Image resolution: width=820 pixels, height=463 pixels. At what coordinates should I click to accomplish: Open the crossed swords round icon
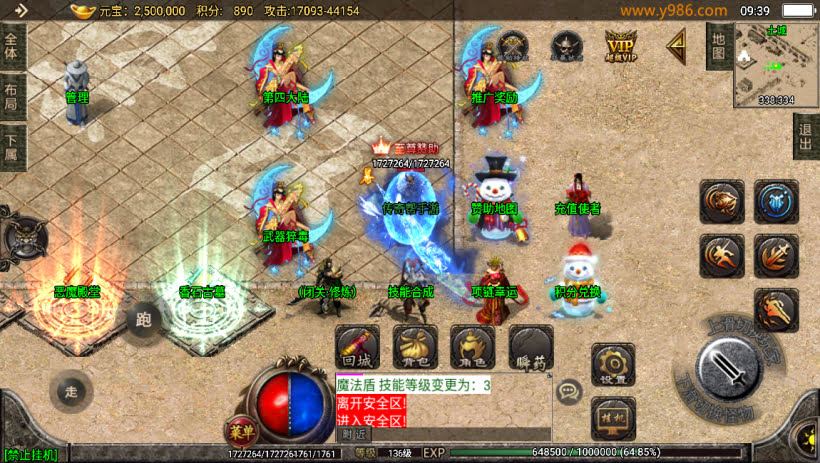coord(514,46)
